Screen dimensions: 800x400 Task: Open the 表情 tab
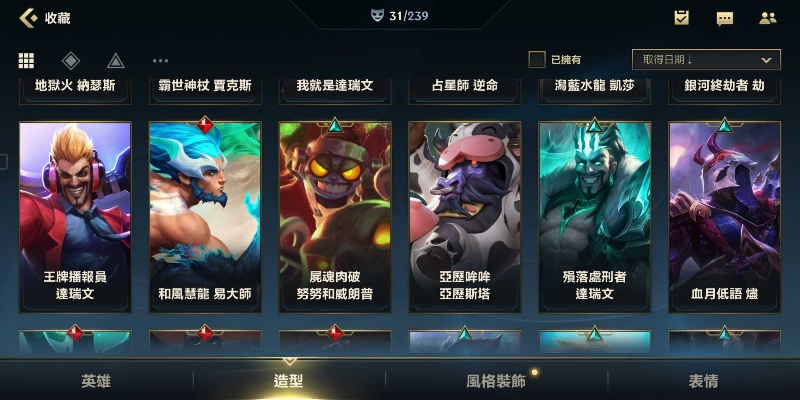(703, 381)
